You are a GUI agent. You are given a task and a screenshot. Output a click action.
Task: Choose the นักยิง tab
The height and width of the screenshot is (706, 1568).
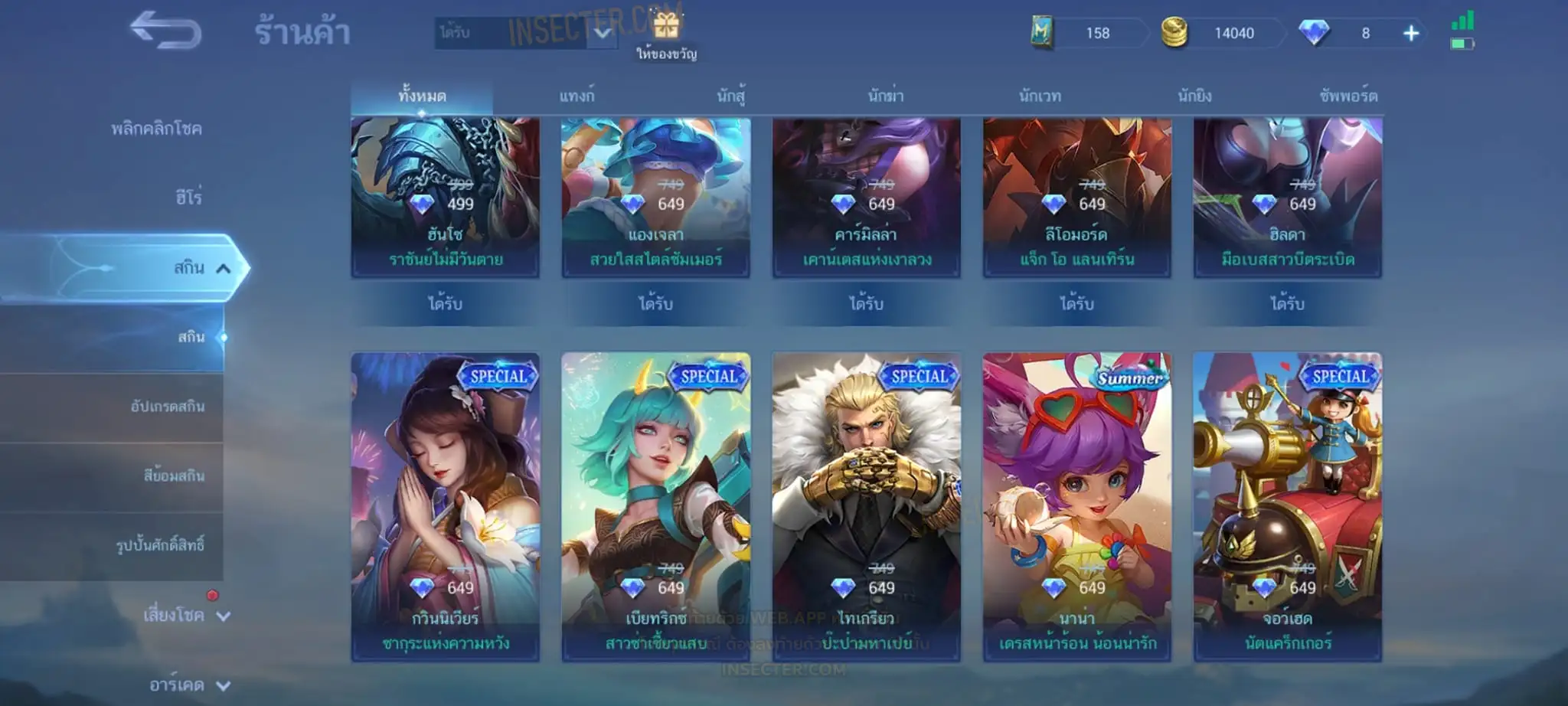(x=1194, y=96)
